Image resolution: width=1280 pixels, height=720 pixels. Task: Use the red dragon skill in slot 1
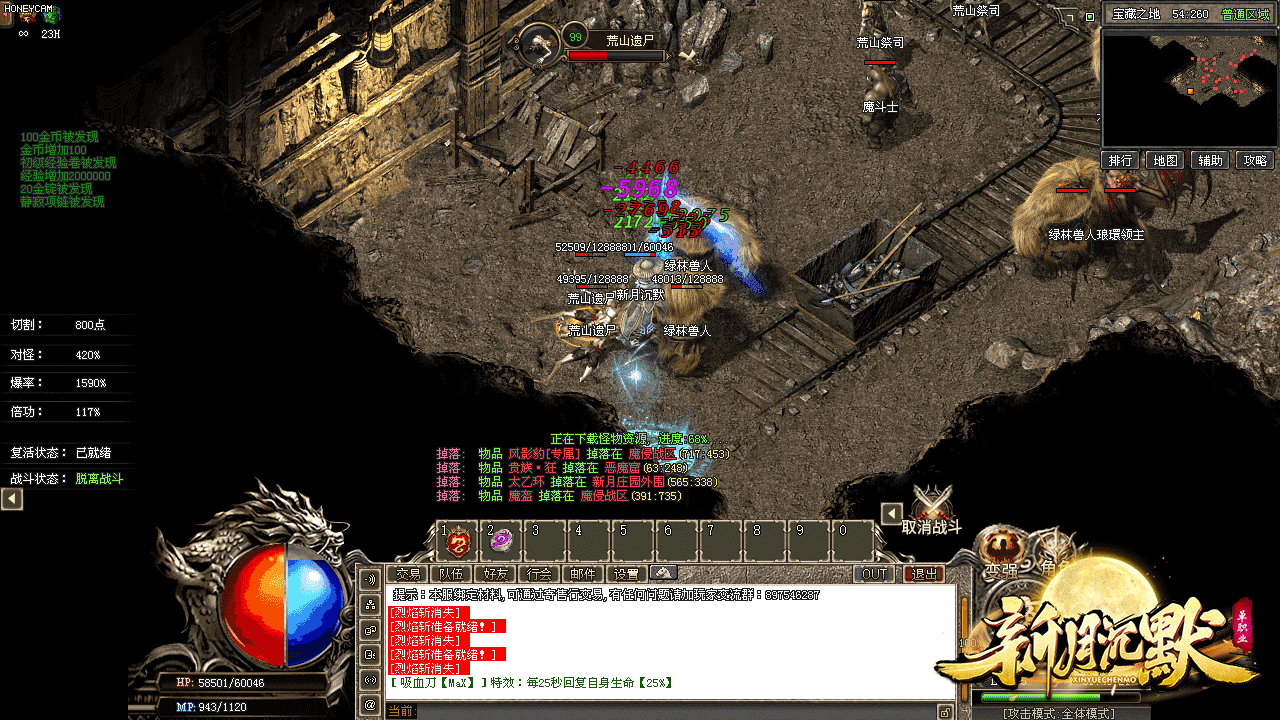[x=458, y=541]
